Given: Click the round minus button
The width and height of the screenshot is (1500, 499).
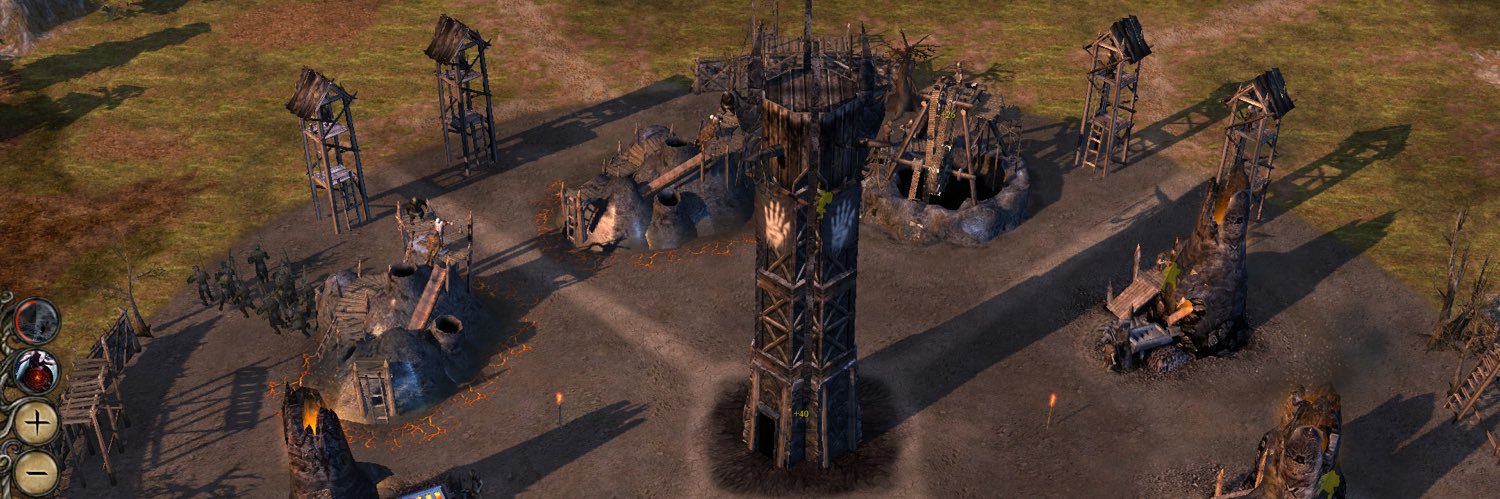Looking at the screenshot, I should [x=37, y=471].
